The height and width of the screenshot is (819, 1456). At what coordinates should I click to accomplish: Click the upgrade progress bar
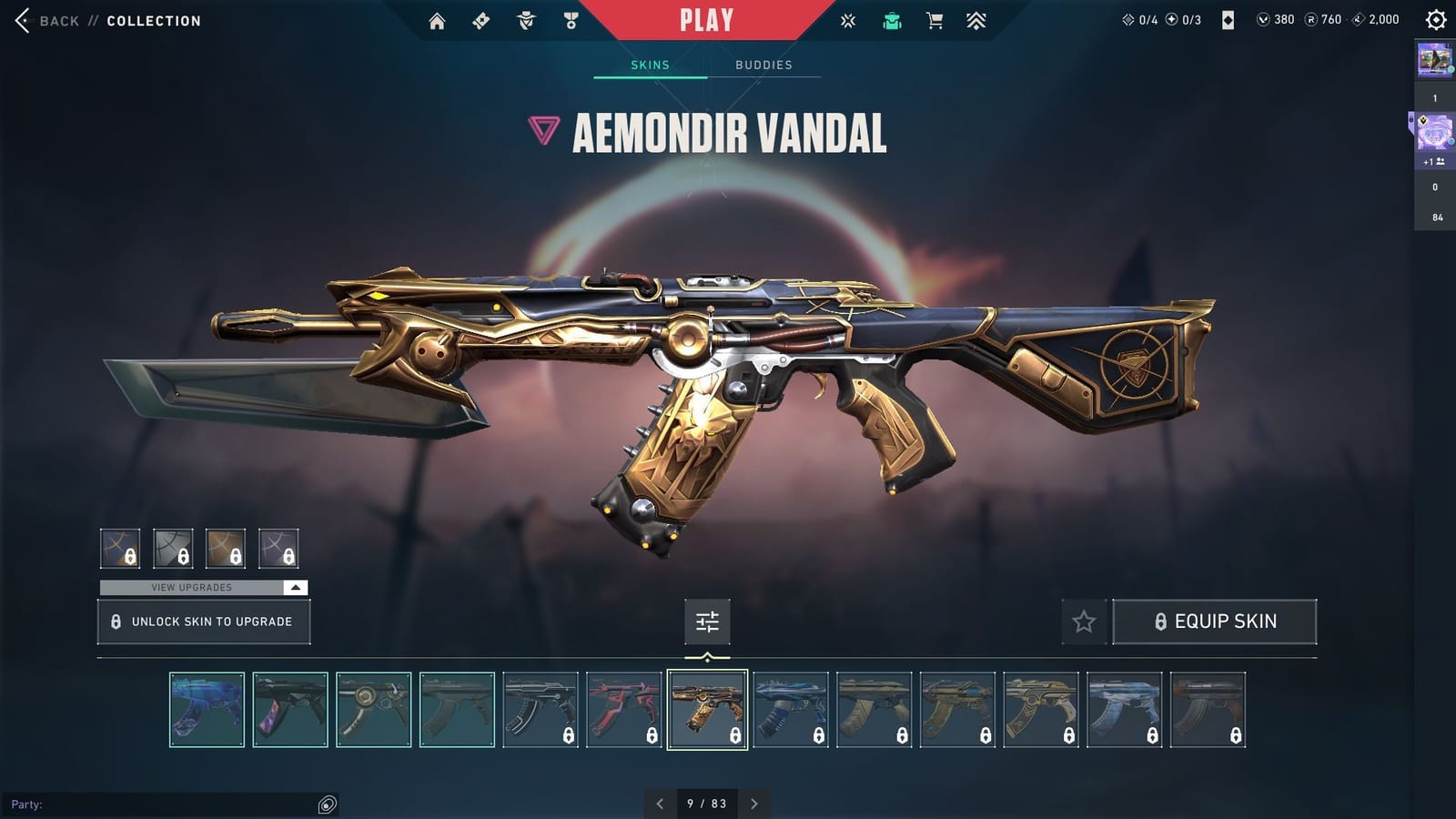(x=191, y=587)
